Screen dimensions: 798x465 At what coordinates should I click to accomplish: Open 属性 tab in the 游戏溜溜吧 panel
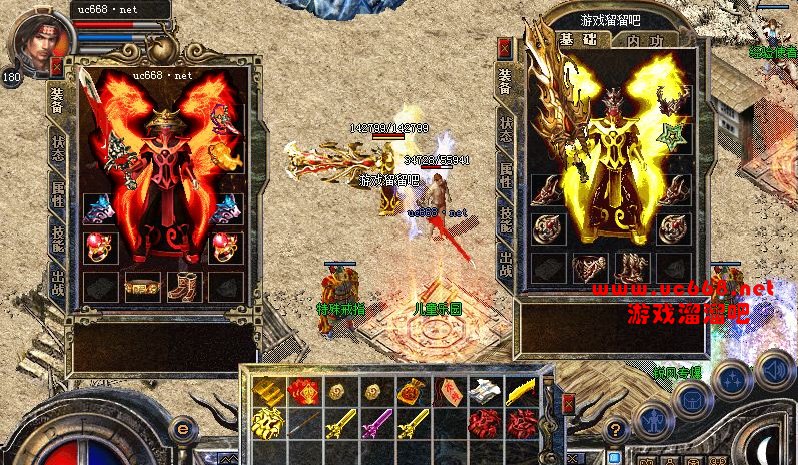pos(505,176)
